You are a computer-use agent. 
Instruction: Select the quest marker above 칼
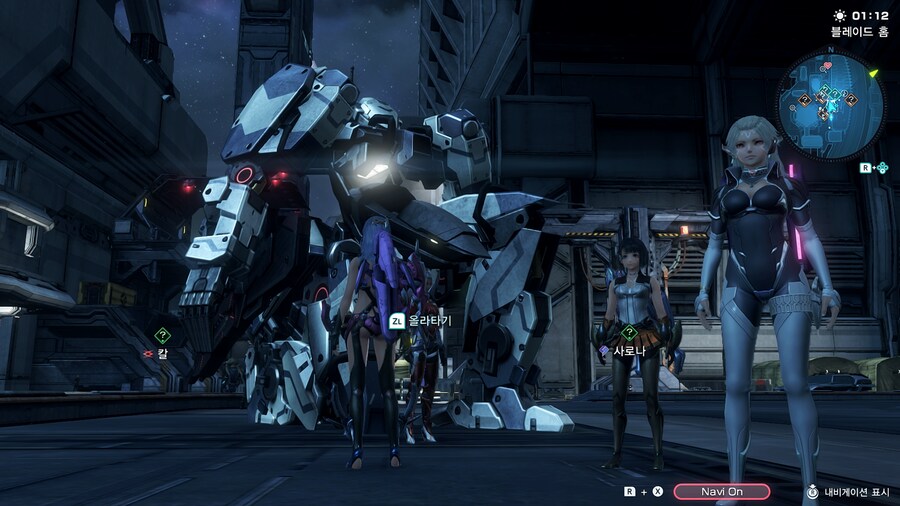pos(162,336)
